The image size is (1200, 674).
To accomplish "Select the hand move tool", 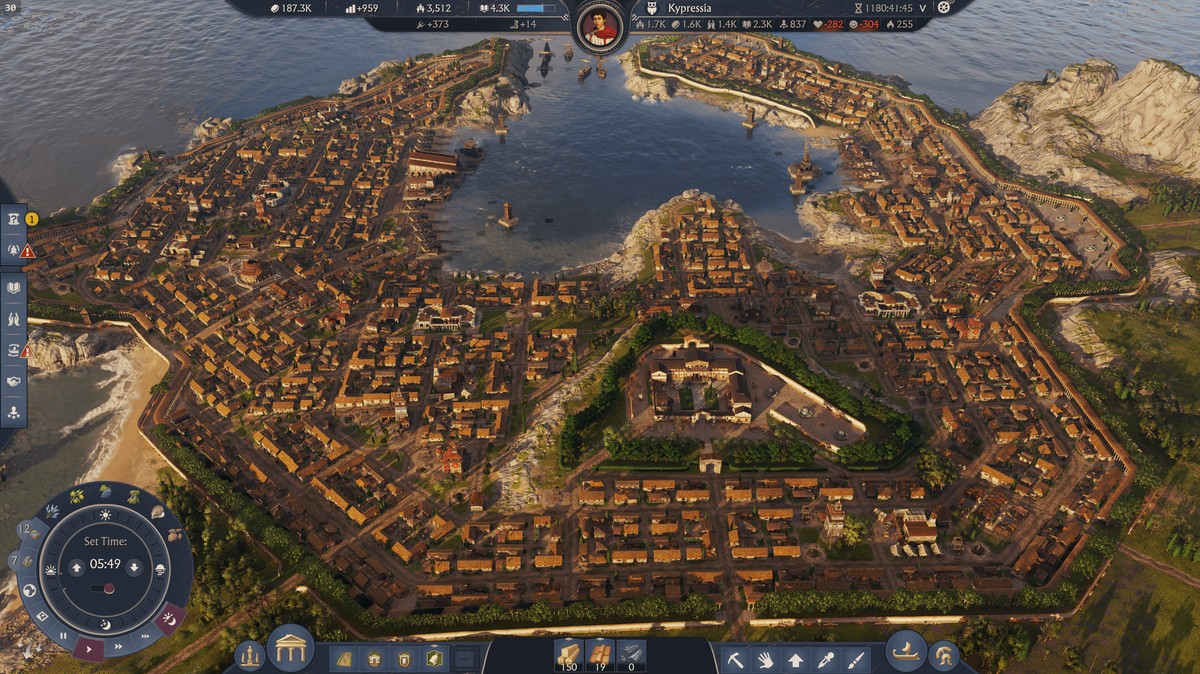I will pyautogui.click(x=765, y=659).
